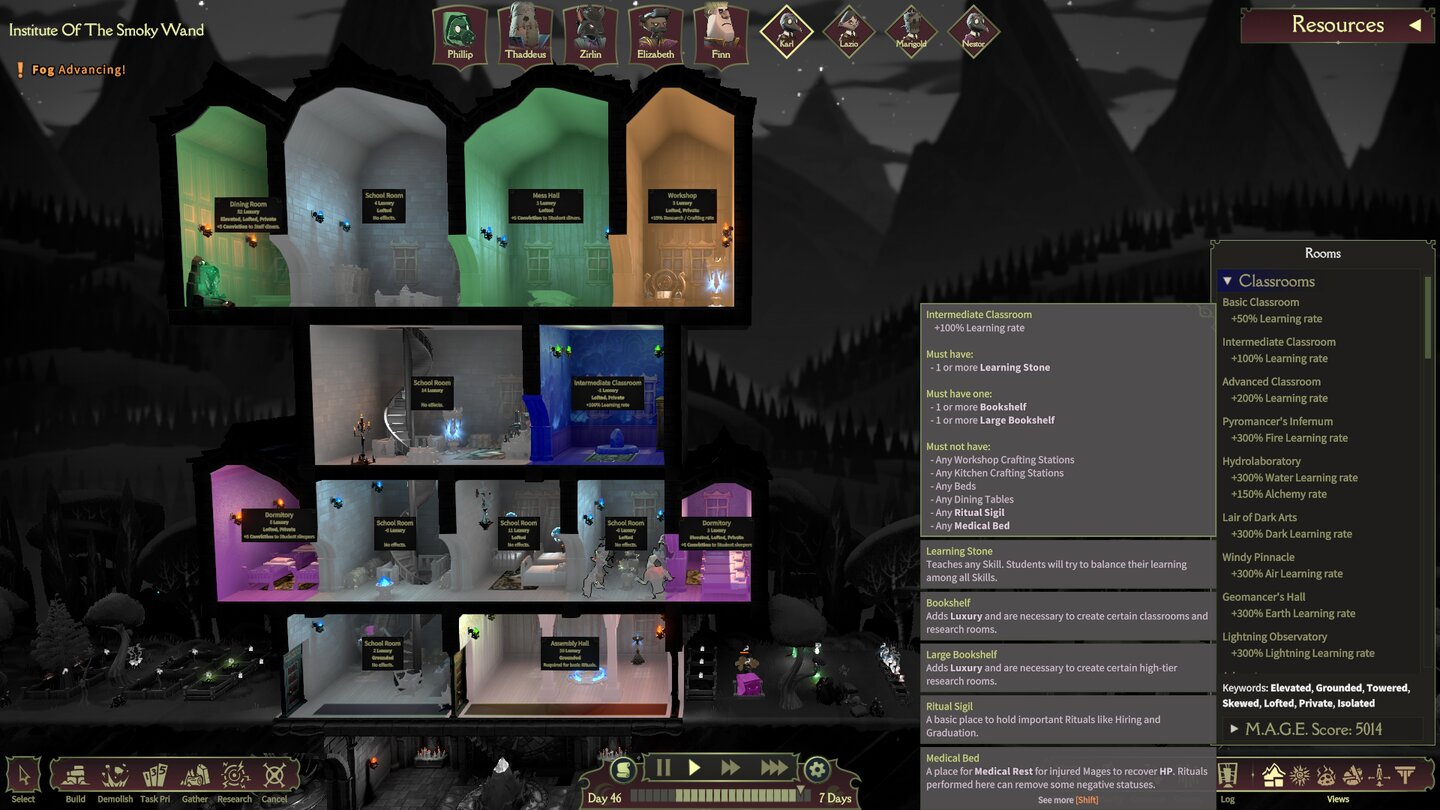
Task: Select Karl's character portrait
Action: pos(785,30)
